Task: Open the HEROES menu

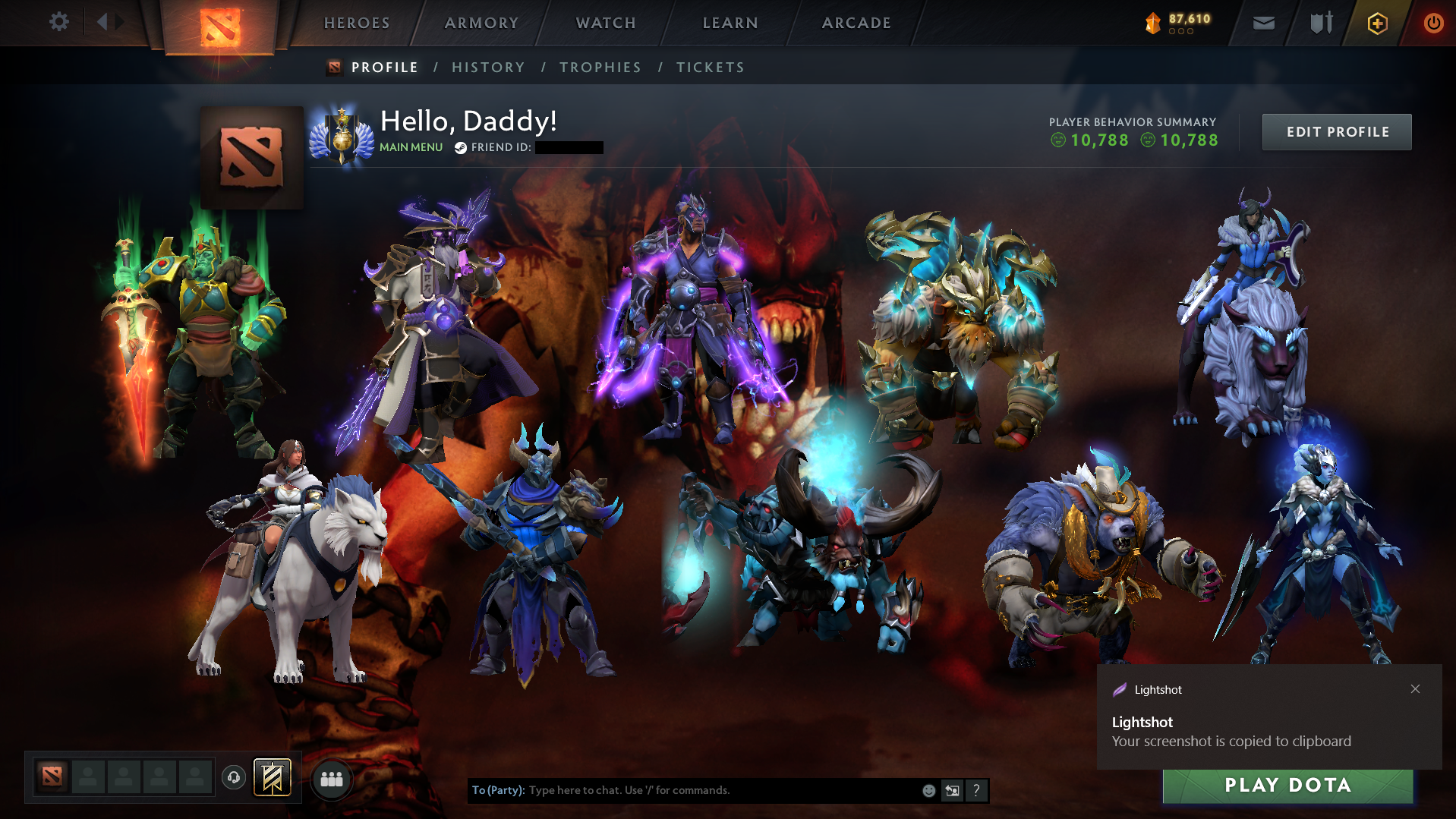Action: pyautogui.click(x=356, y=23)
